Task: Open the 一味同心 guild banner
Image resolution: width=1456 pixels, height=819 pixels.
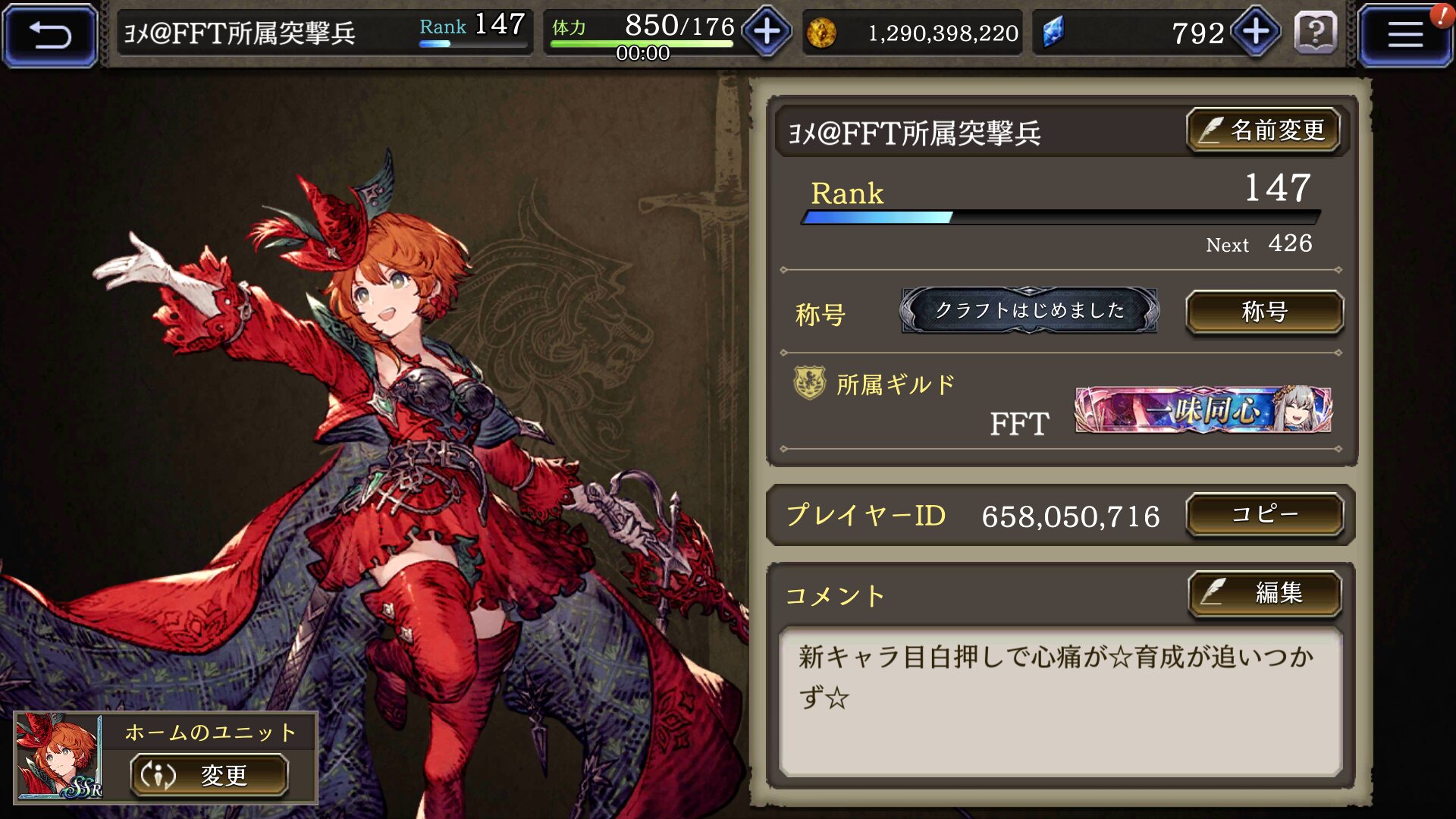Action: point(1203,410)
